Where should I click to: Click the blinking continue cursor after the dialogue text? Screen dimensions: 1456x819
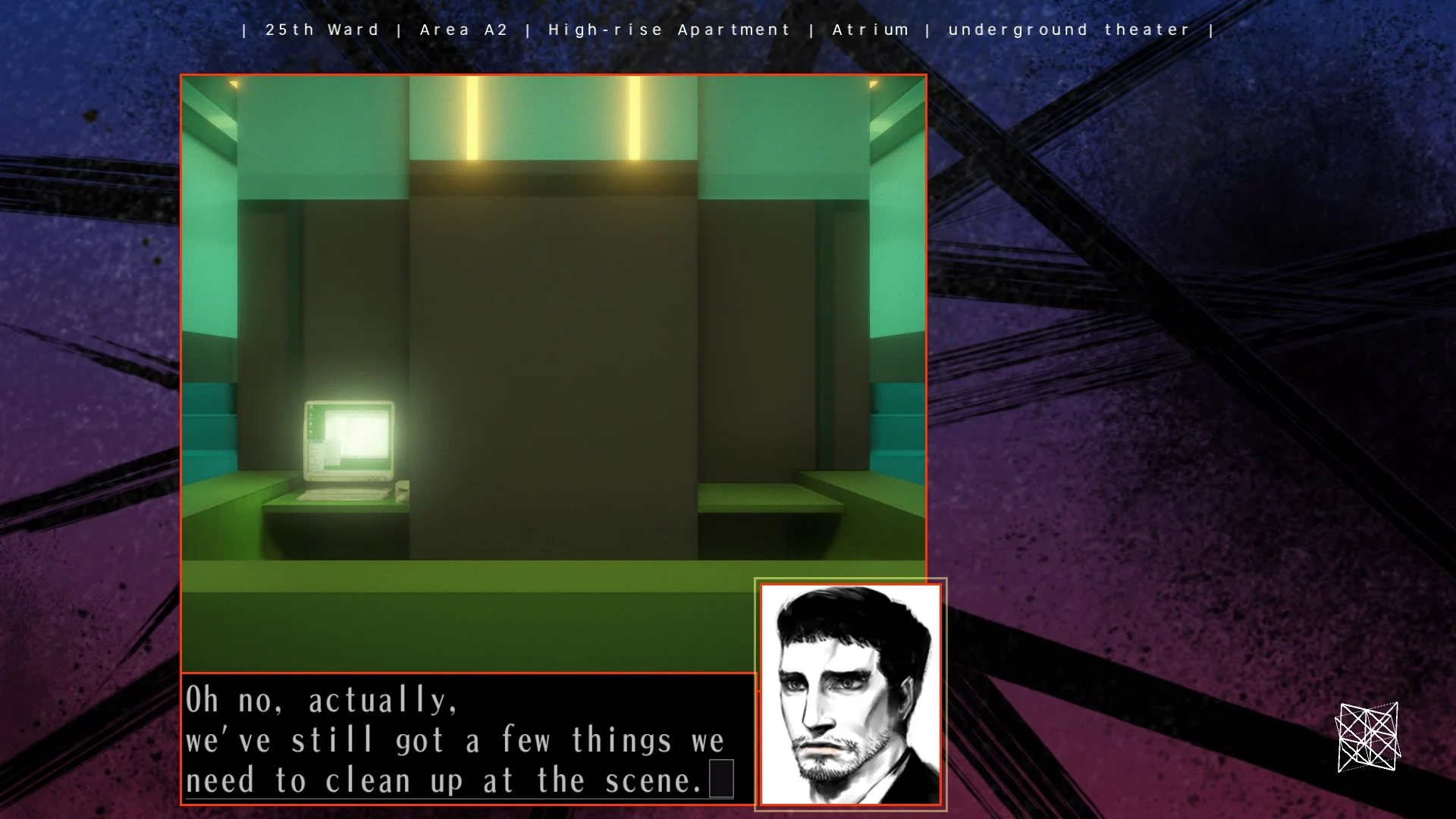click(x=720, y=779)
